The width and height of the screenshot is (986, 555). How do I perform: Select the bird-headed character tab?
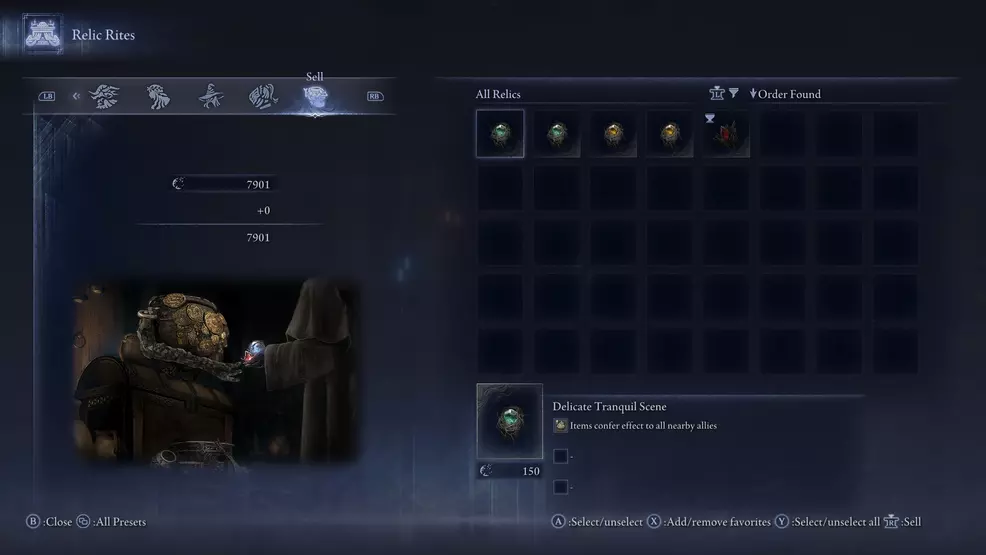coord(105,97)
